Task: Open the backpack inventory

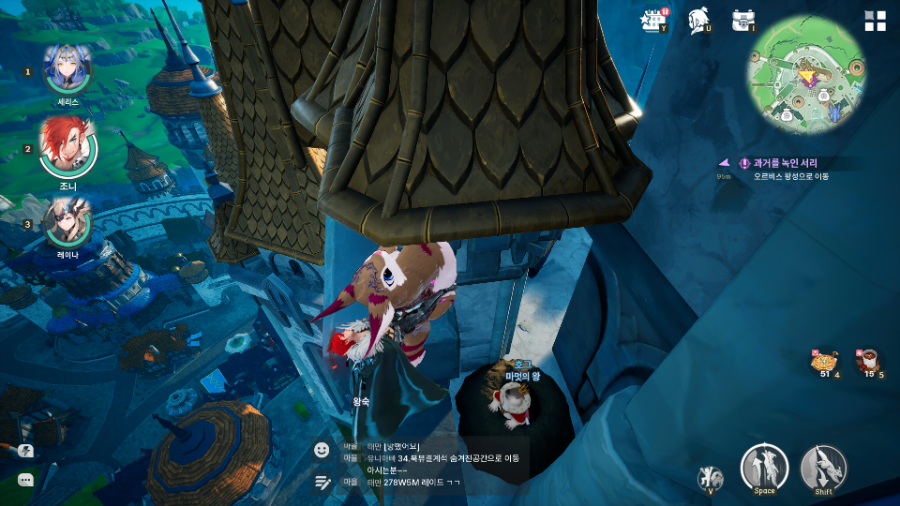Action: (743, 20)
